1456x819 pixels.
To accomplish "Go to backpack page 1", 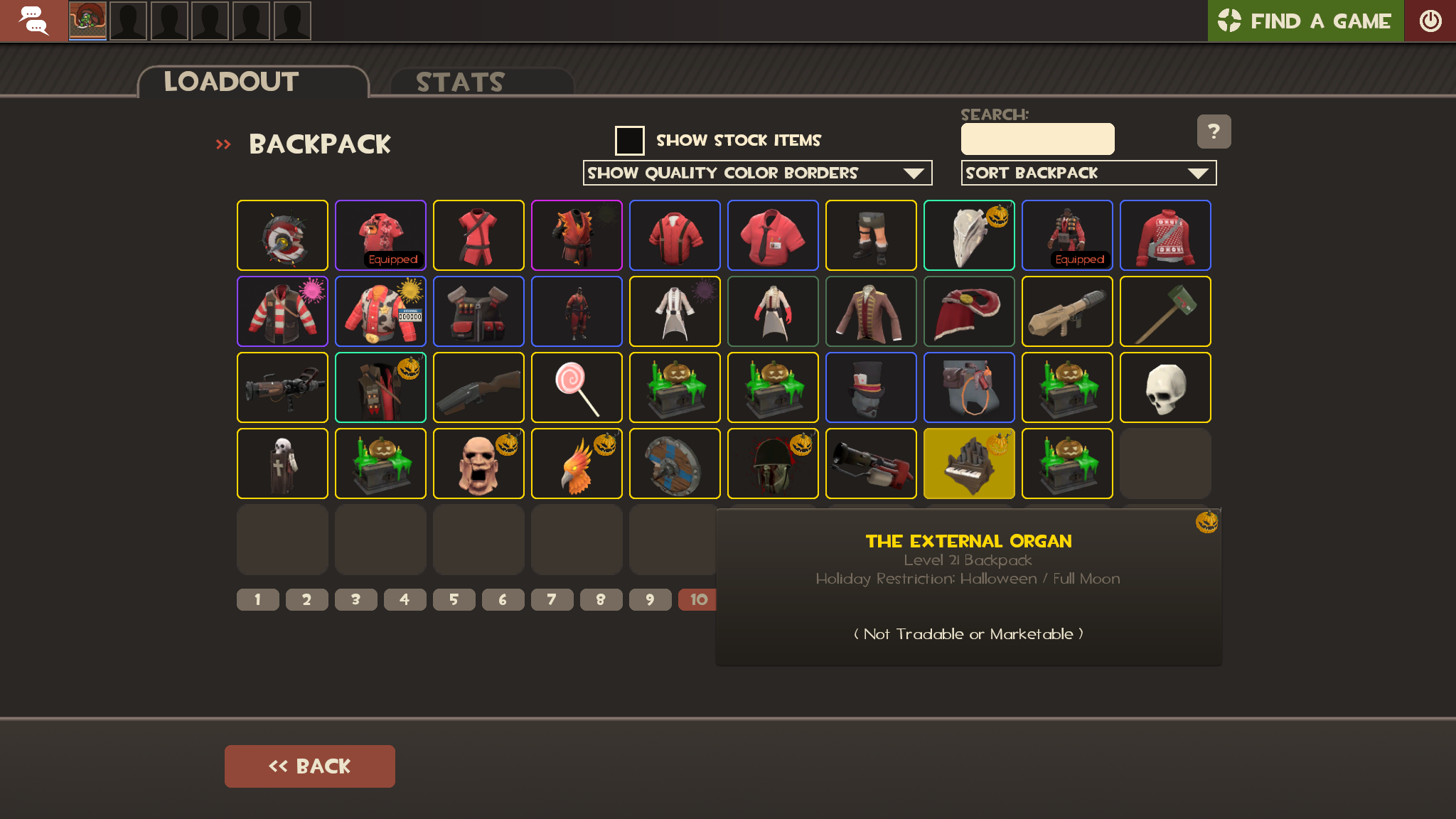I will pos(257,599).
